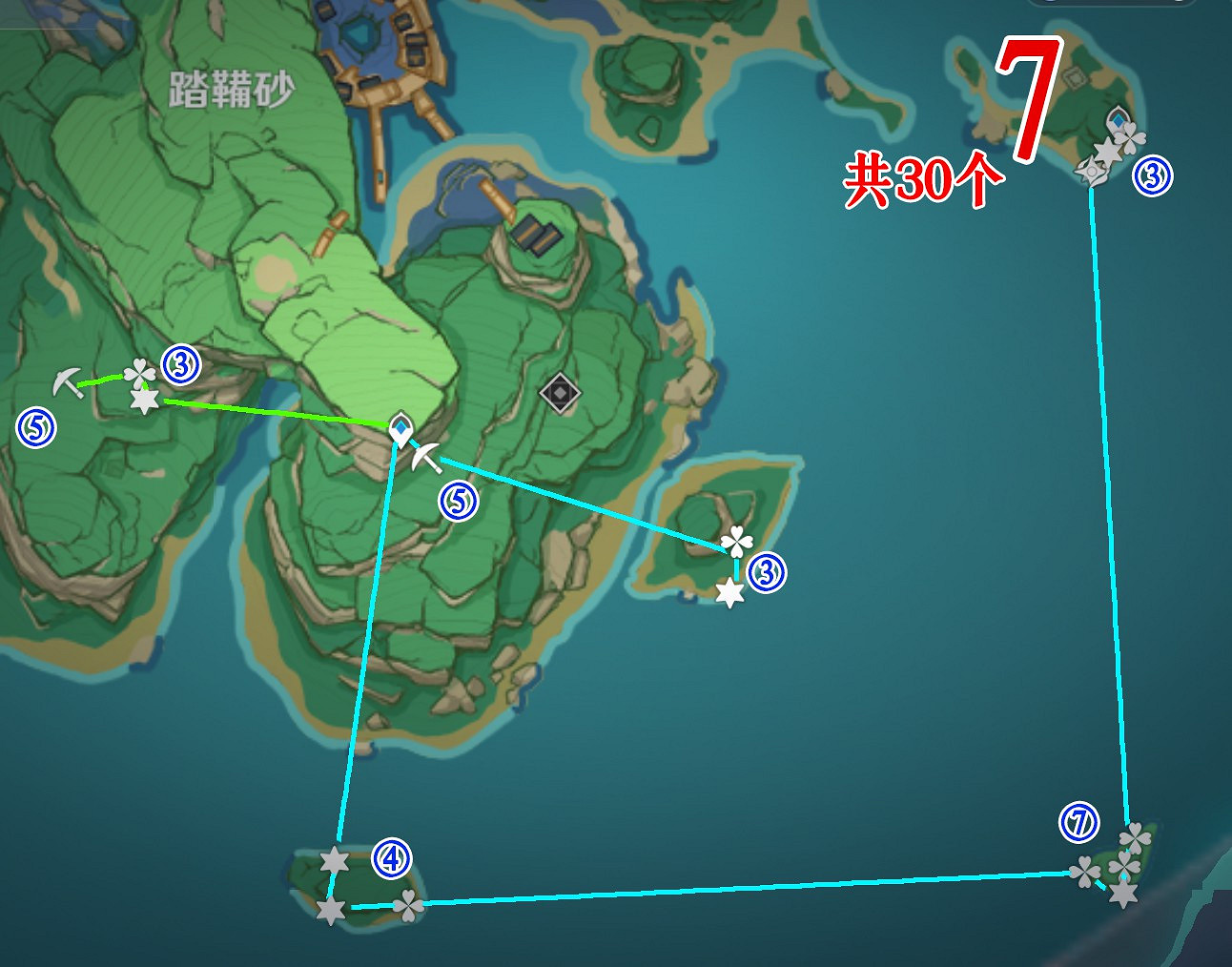Click the red 共30个 total counter text
This screenshot has height=967, width=1232.
pyautogui.click(x=923, y=177)
